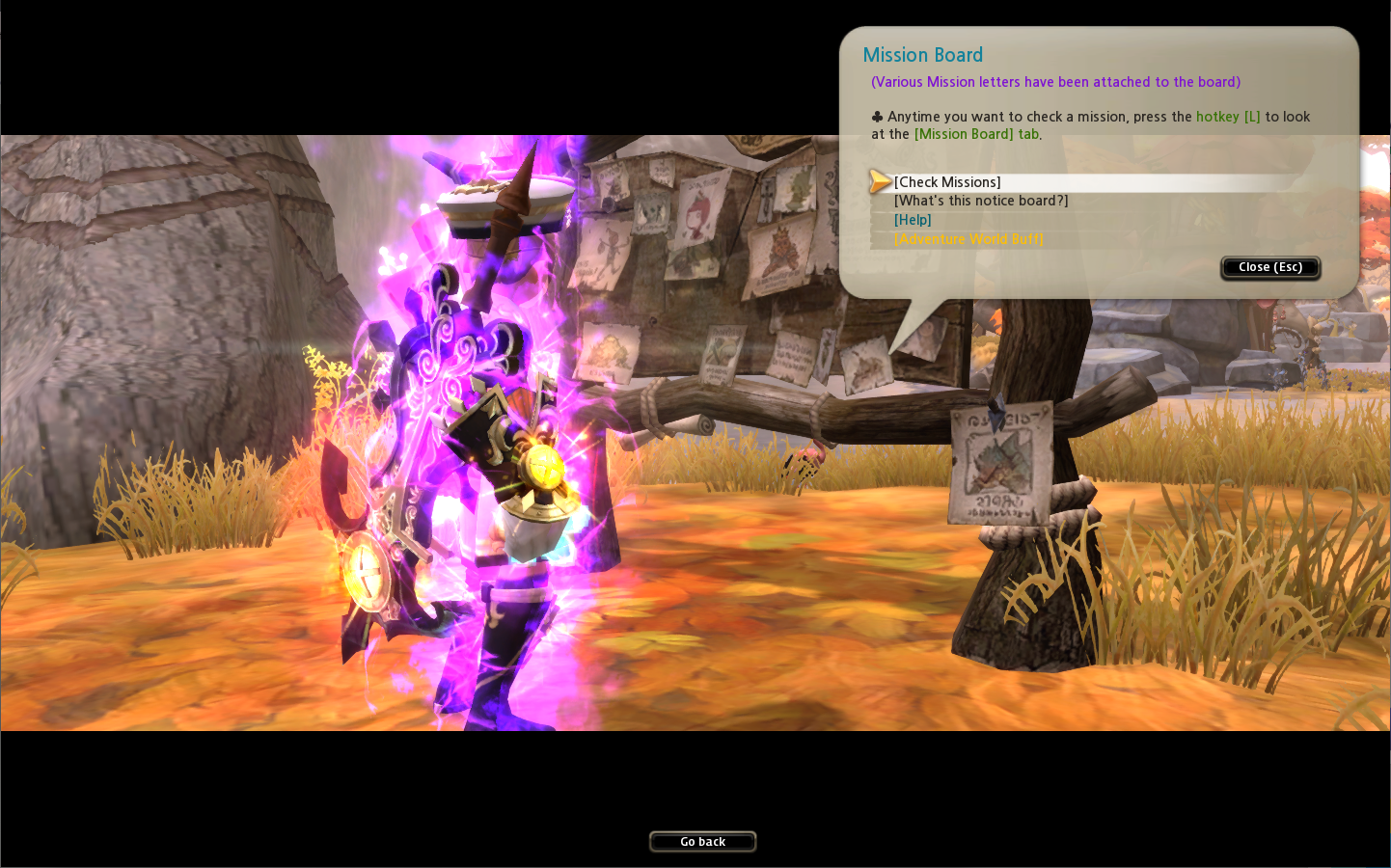Click the Go back button

tap(702, 842)
